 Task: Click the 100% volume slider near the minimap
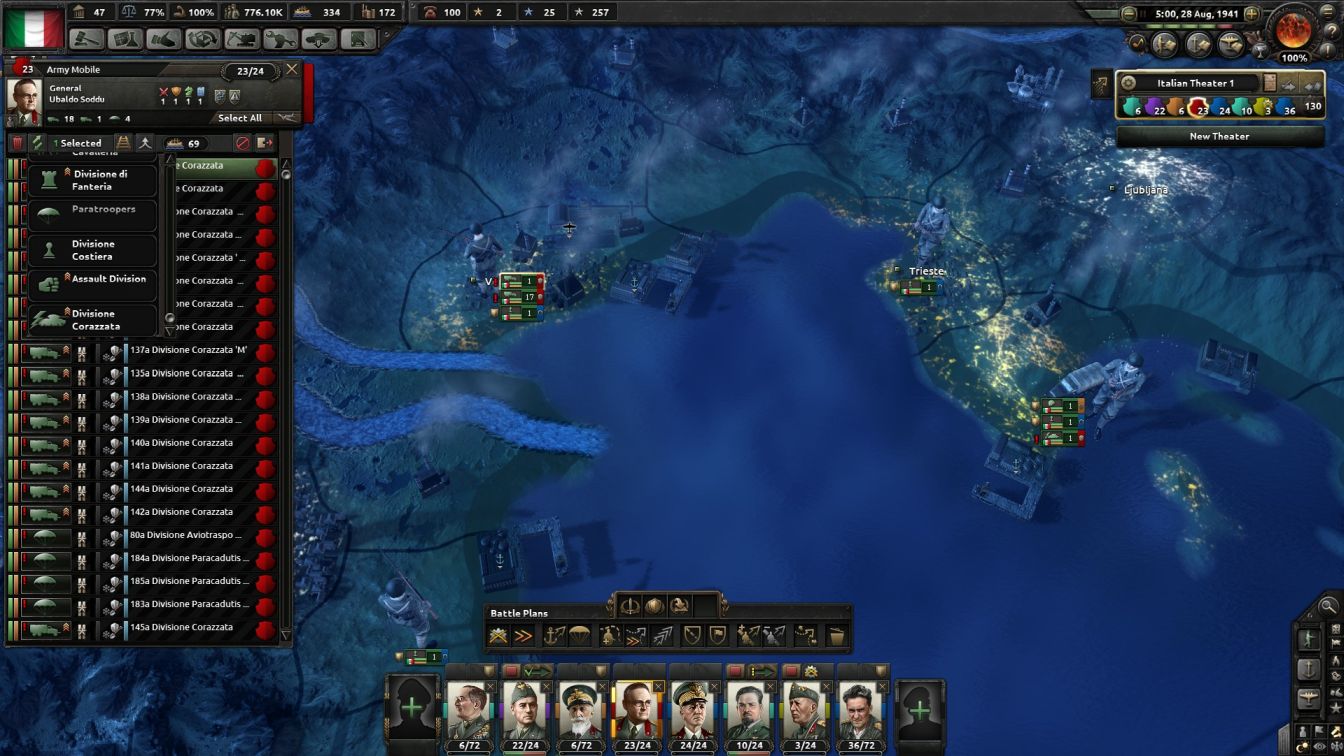click(1293, 58)
